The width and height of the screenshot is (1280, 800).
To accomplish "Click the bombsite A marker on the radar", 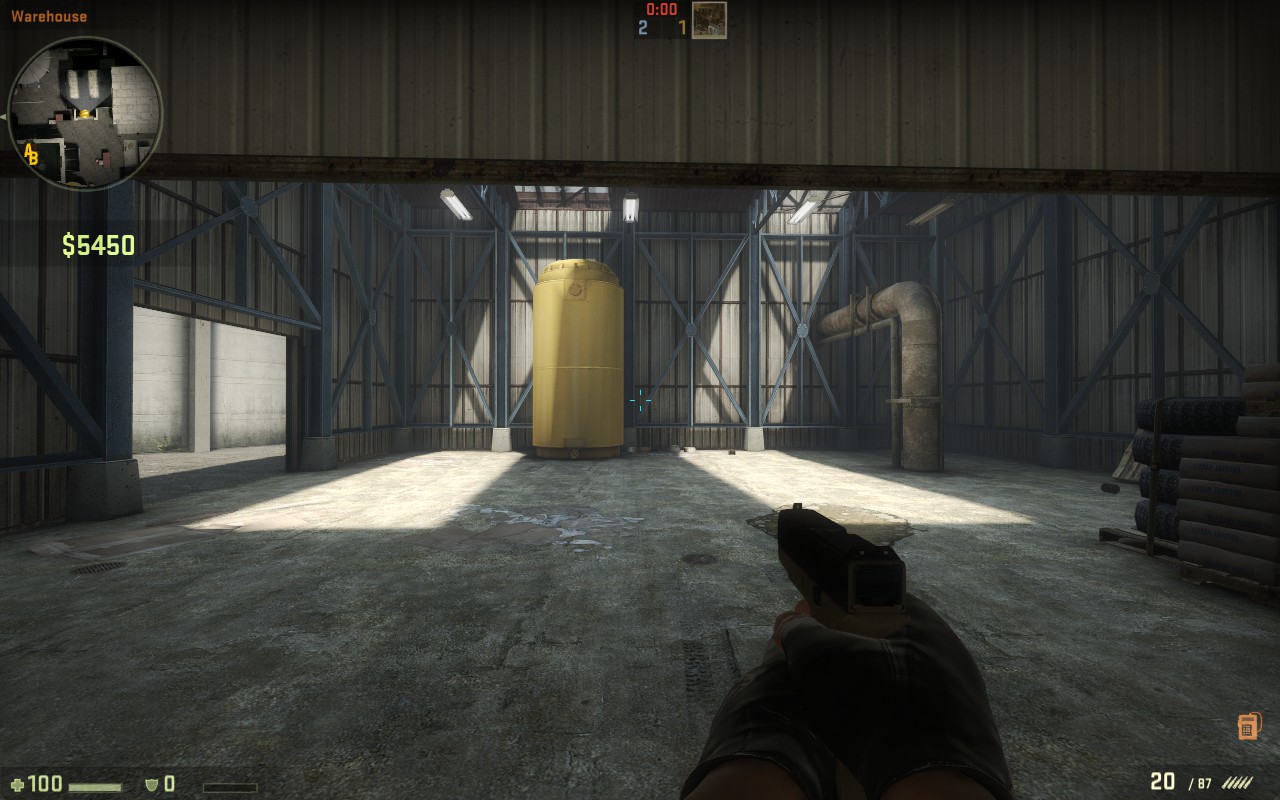I will click(28, 150).
